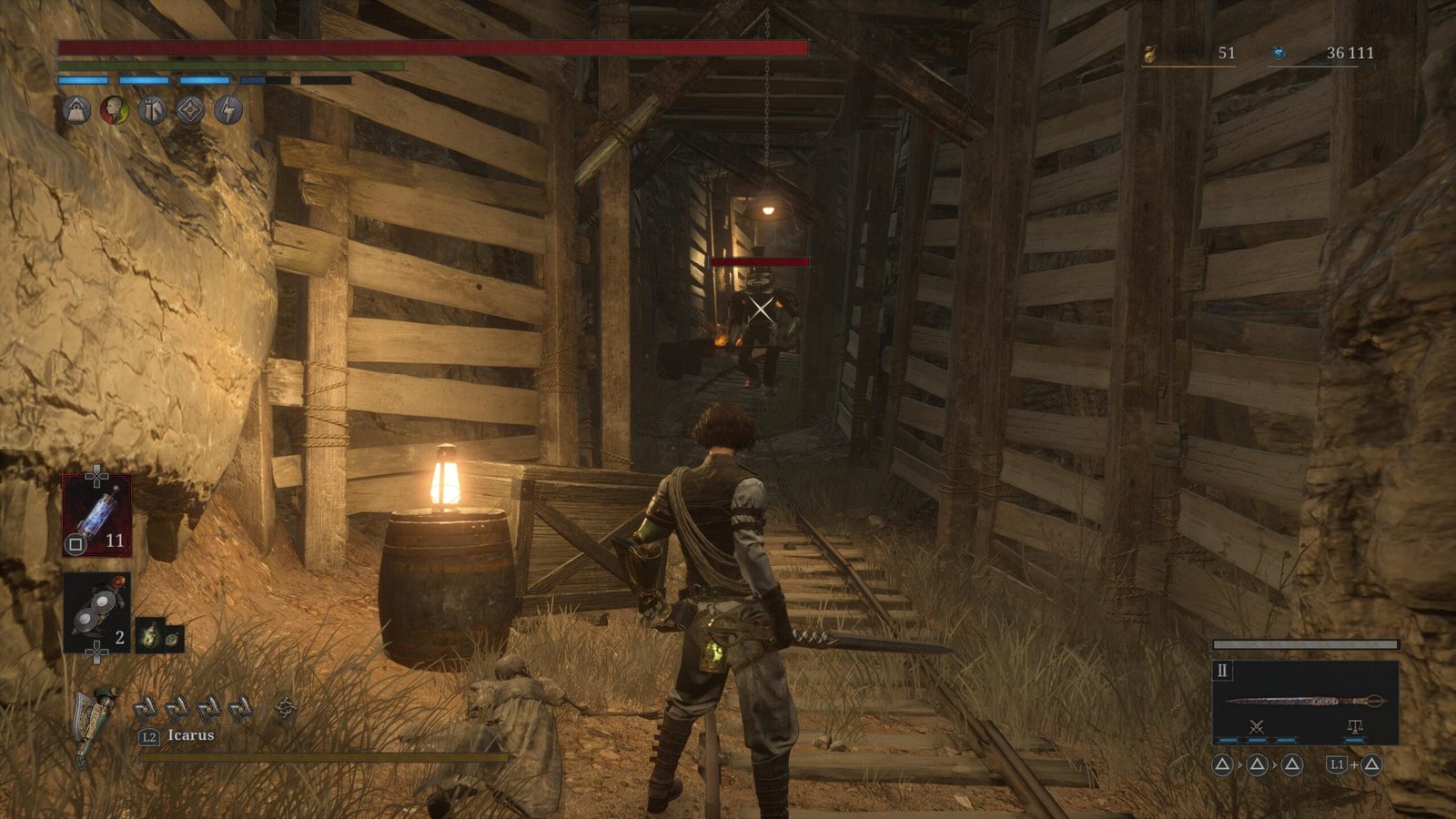The height and width of the screenshot is (819, 1456).
Task: Activate the Icarus Legion Arm icon
Action: (x=96, y=724)
